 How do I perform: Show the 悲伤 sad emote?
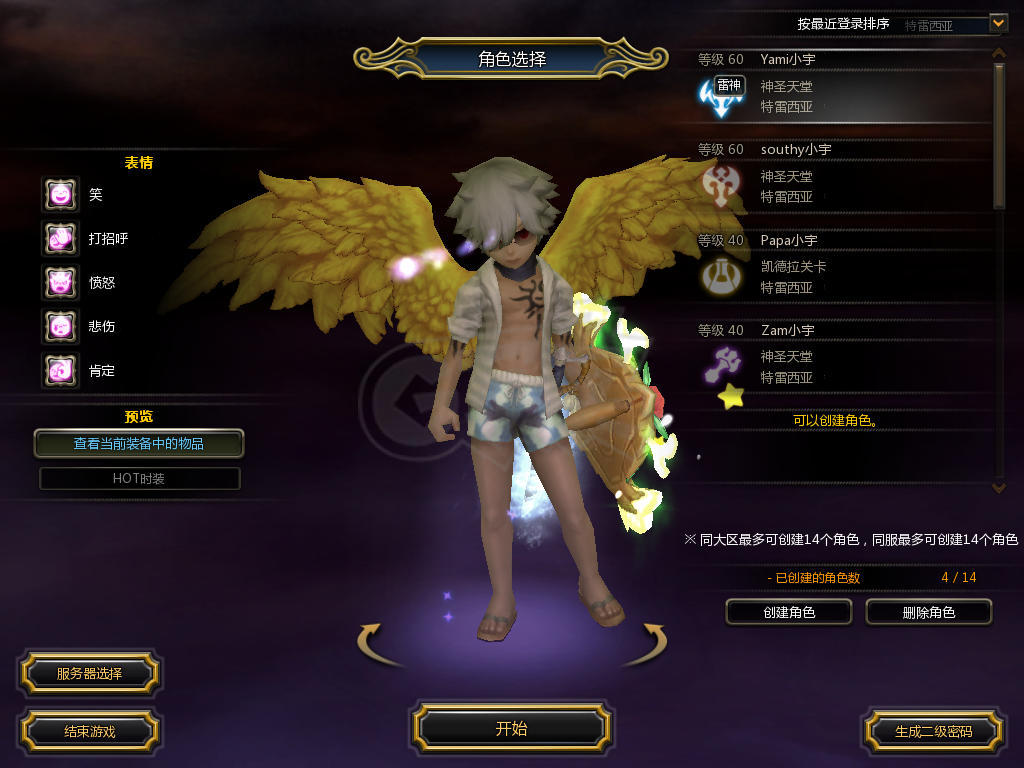(x=60, y=326)
